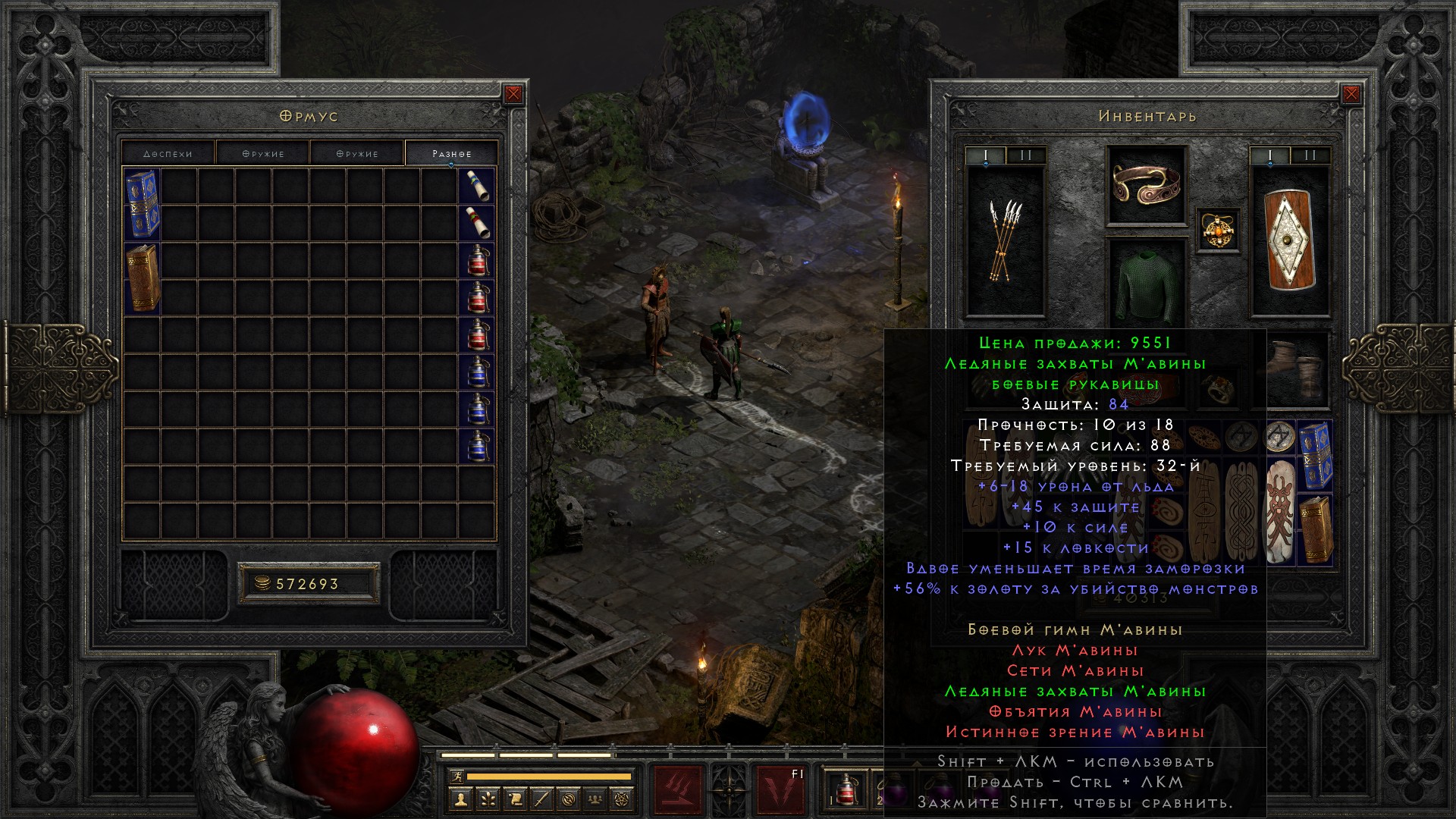
Task: Select the equipped amulet slot
Action: point(1219,230)
